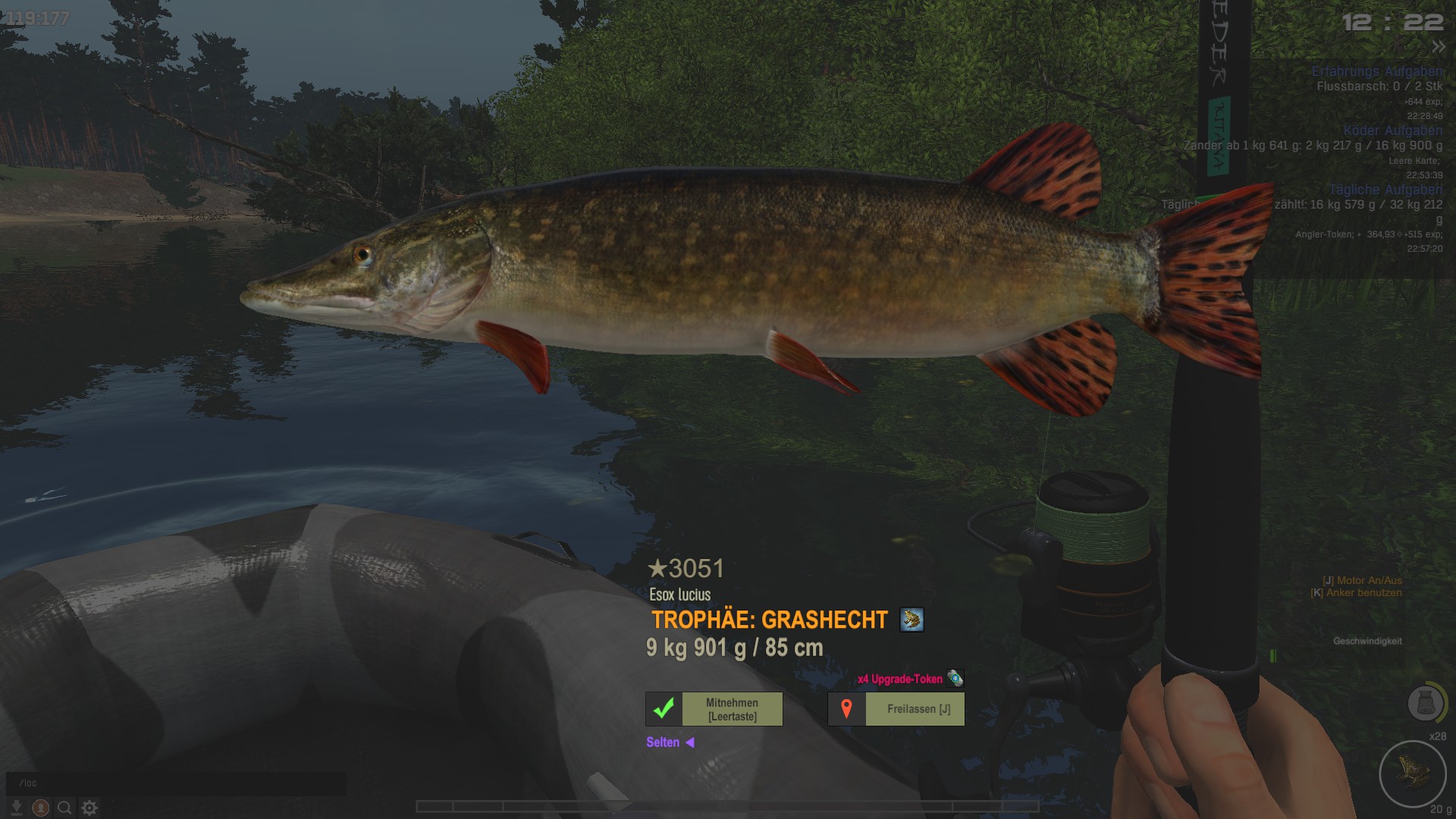Click the Upgrade-Token reward icon
Screen dimensions: 1456x819
pos(955,678)
